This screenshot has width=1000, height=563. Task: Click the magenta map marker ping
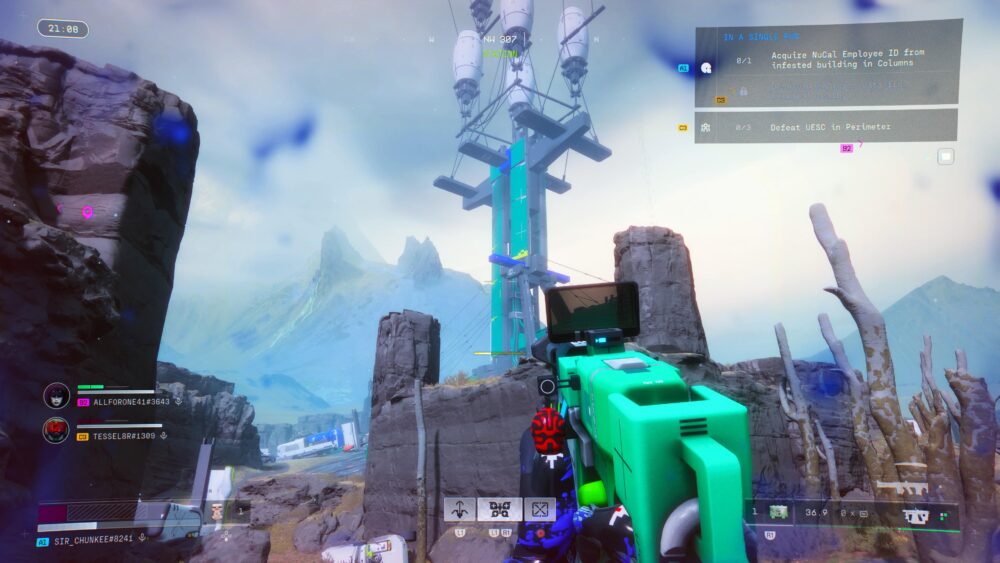tap(87, 212)
